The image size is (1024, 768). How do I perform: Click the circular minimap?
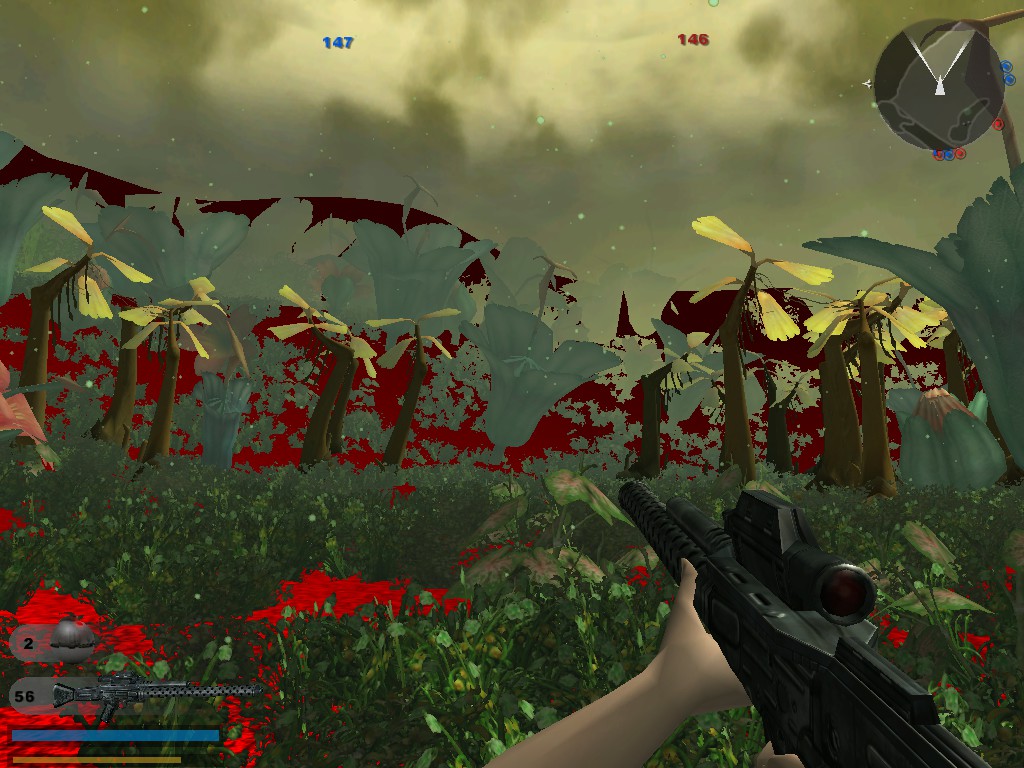tap(939, 84)
